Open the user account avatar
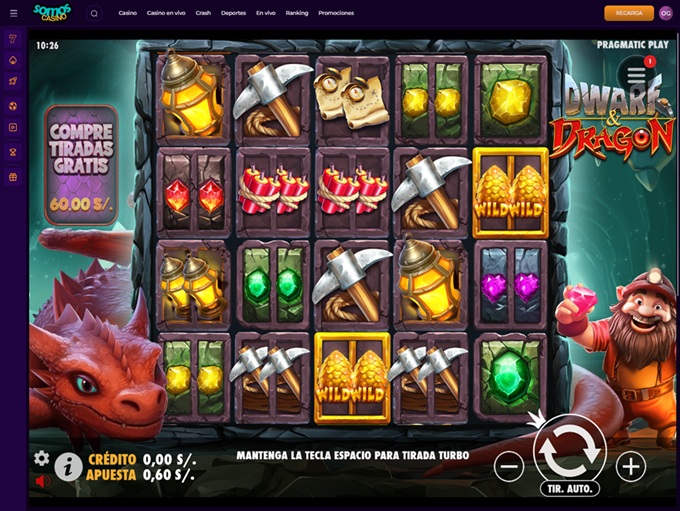 665,13
